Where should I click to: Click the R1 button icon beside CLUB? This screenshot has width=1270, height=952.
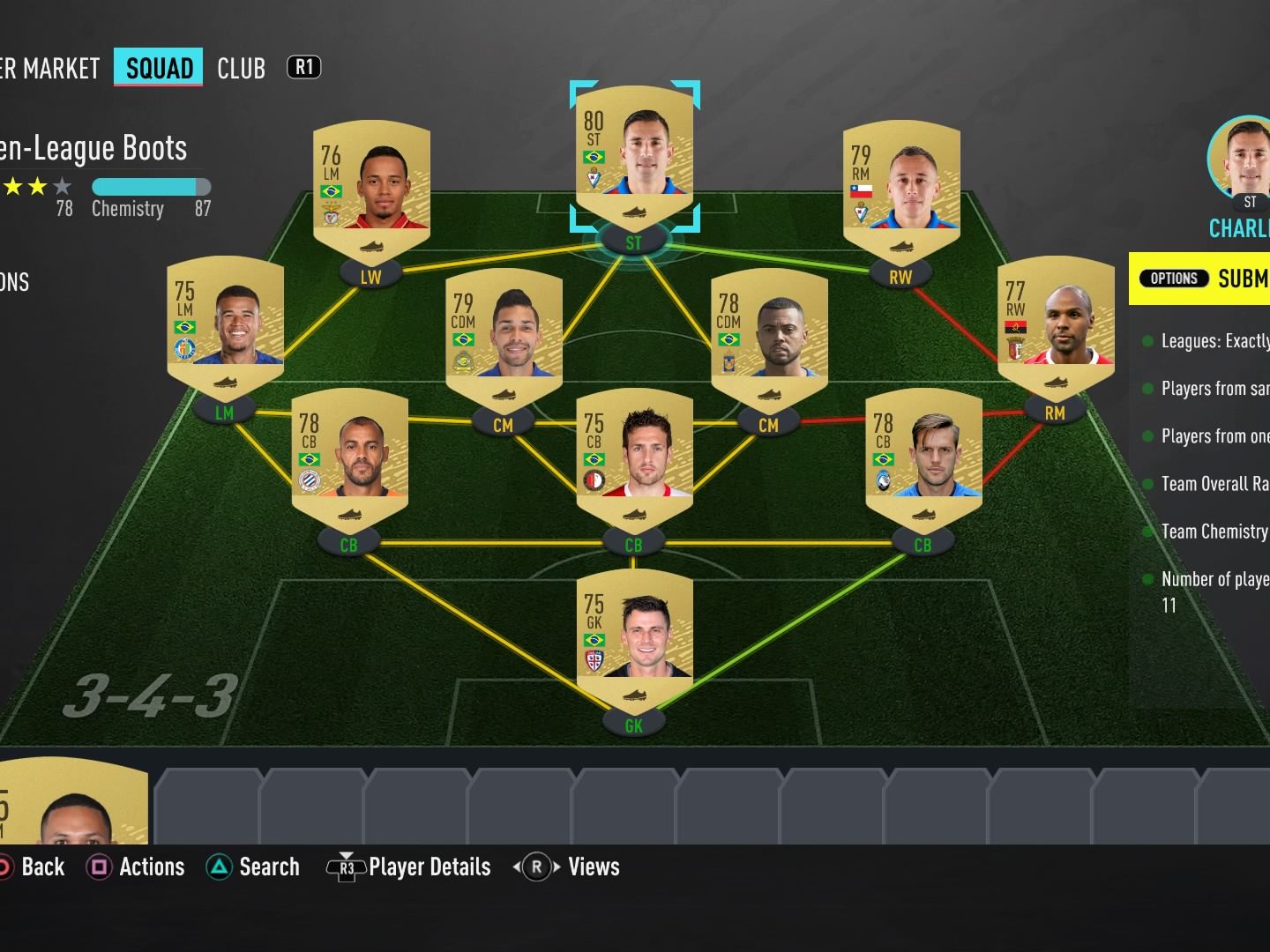click(x=303, y=68)
